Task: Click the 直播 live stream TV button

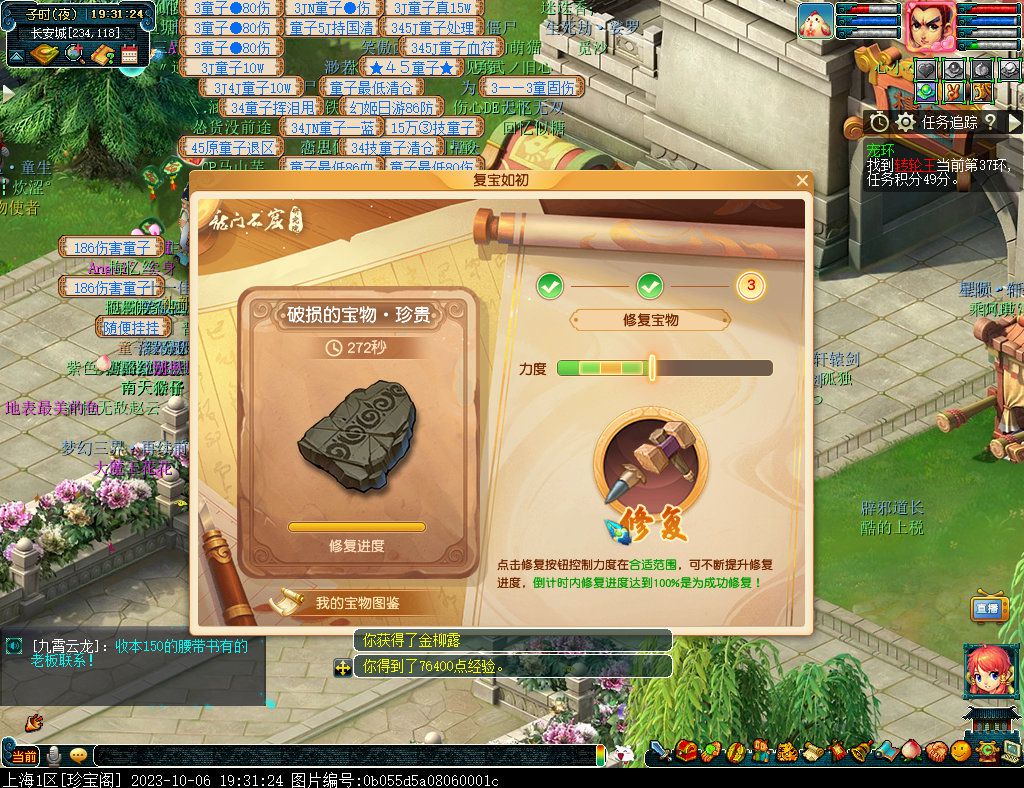Action: (988, 606)
